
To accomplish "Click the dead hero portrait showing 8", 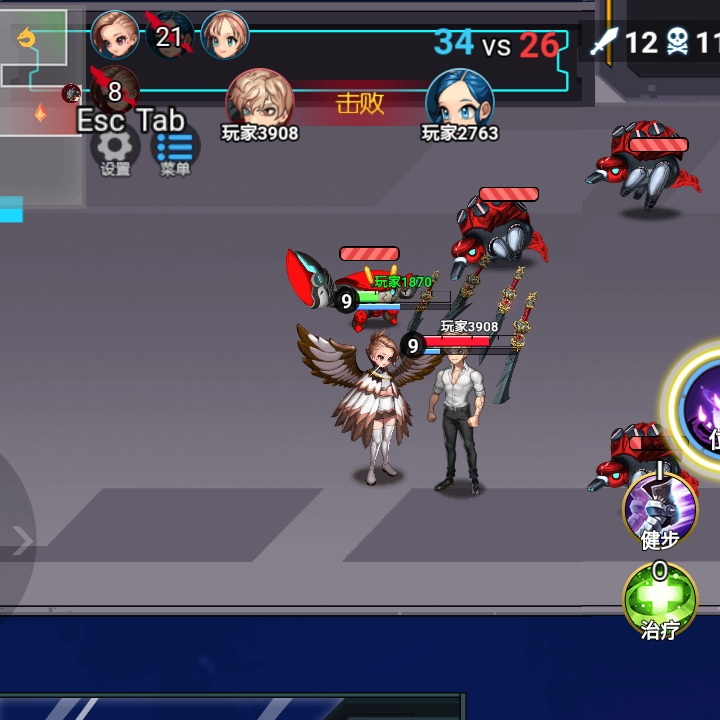I will coord(114,90).
